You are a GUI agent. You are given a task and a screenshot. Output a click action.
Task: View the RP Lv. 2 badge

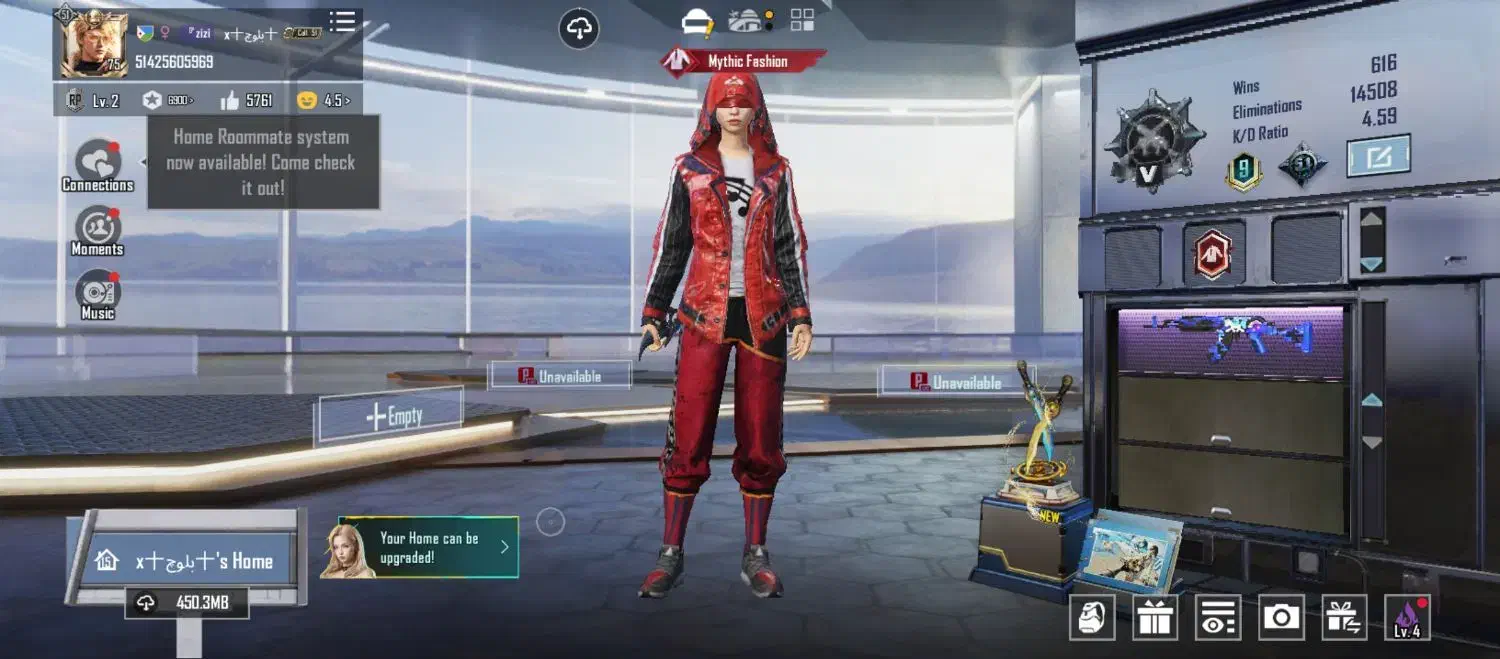(x=93, y=100)
